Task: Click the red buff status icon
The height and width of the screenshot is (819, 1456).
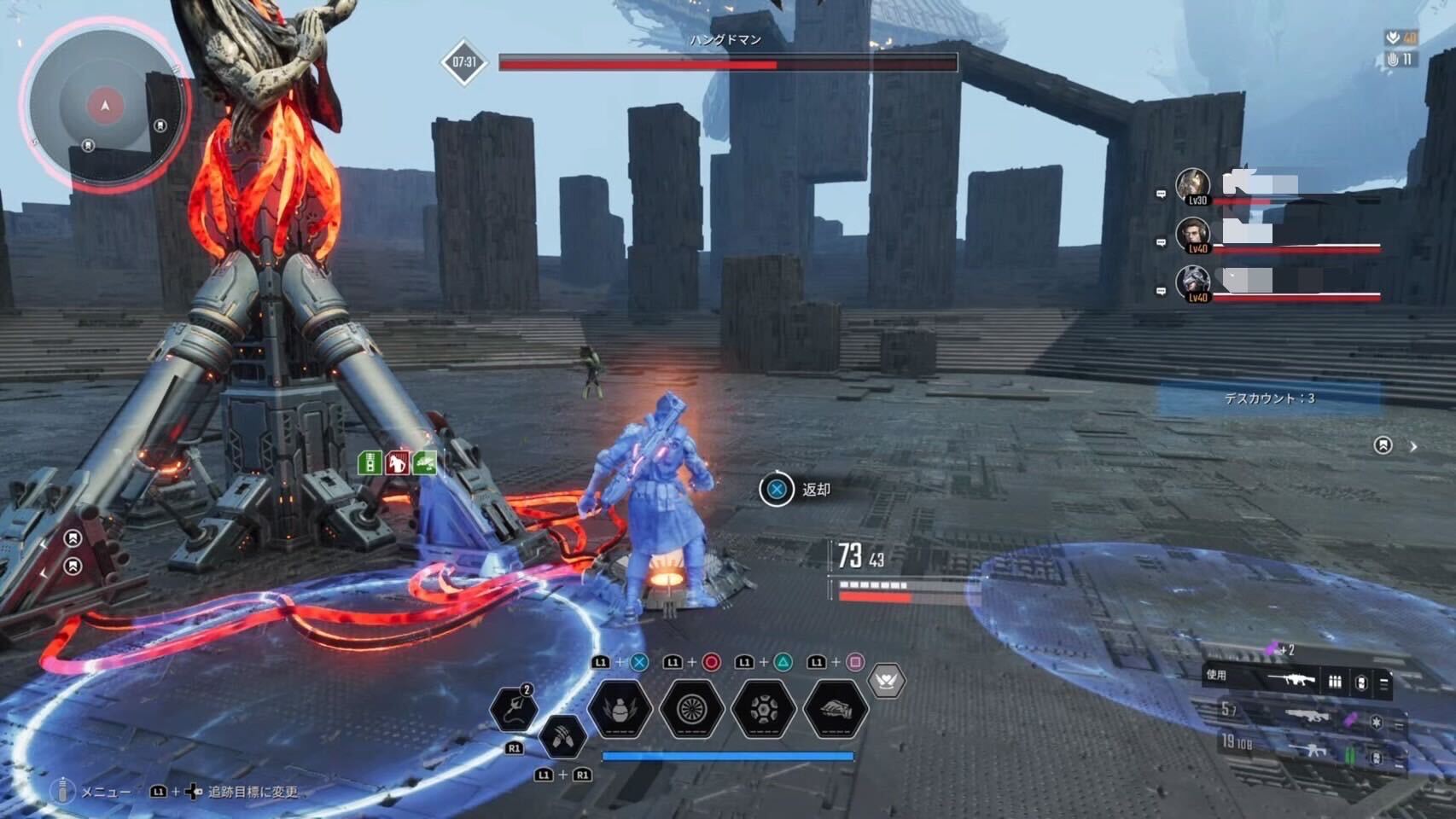Action: pos(397,462)
